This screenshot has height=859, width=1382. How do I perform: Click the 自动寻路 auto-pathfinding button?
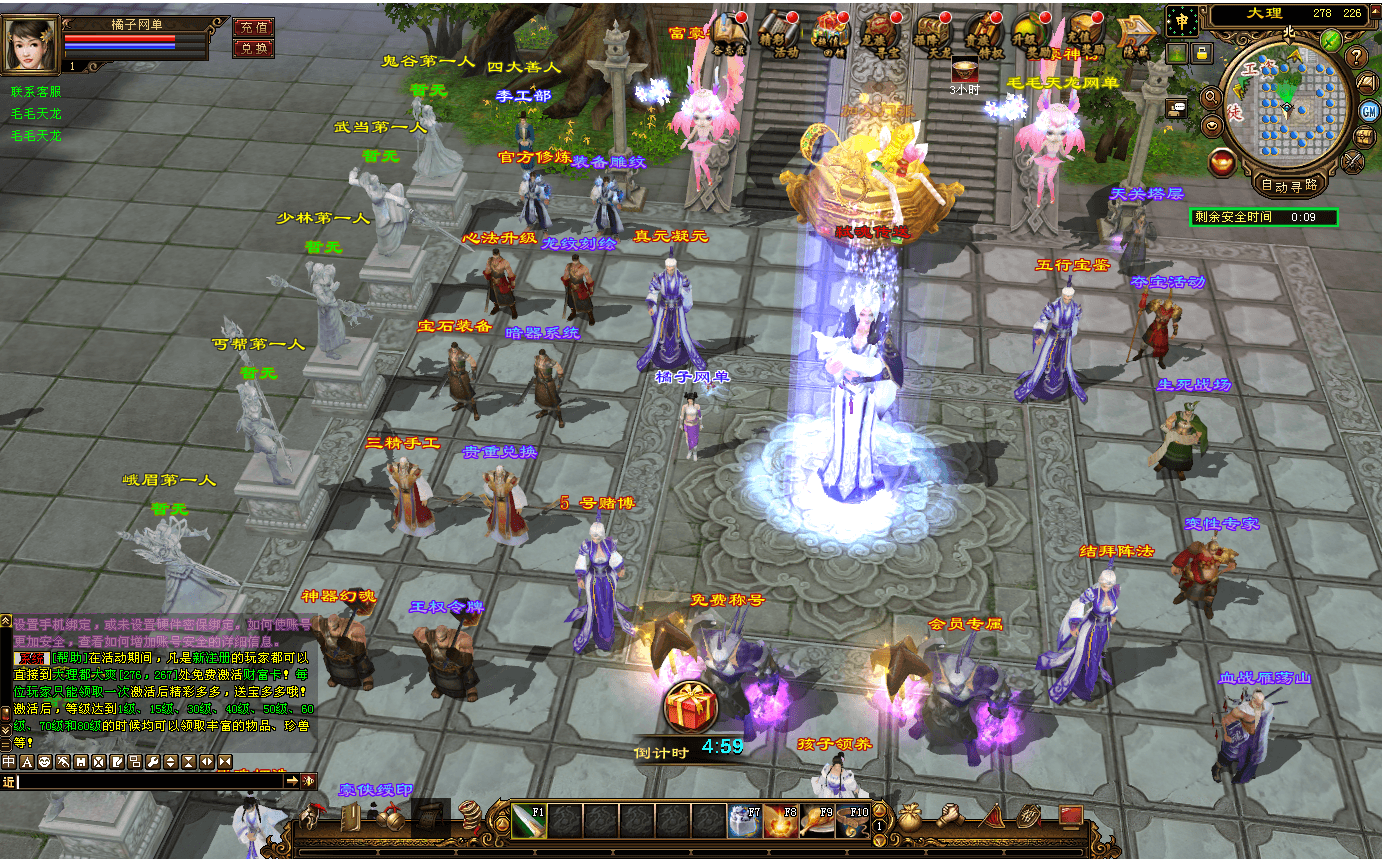pos(1290,185)
